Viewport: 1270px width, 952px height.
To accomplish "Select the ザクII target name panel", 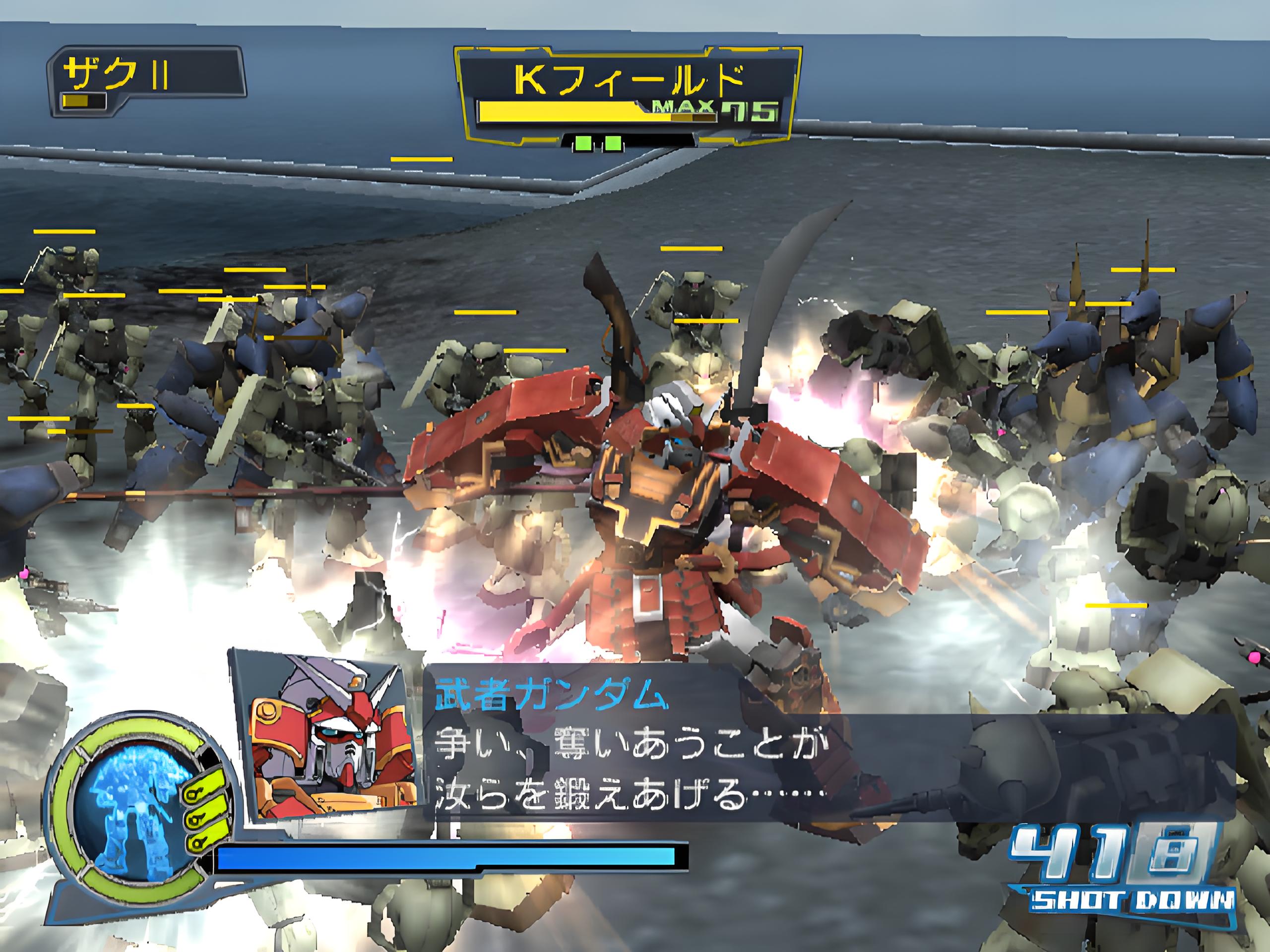I will coord(146,81).
